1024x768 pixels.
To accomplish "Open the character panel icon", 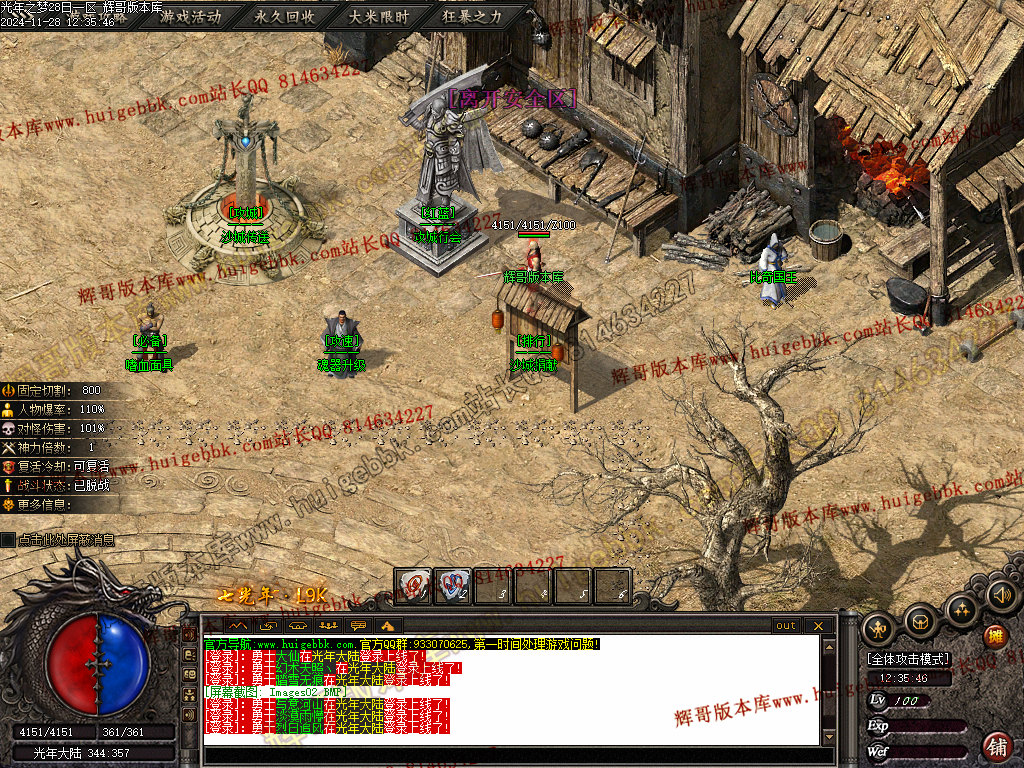I will pyautogui.click(x=878, y=628).
